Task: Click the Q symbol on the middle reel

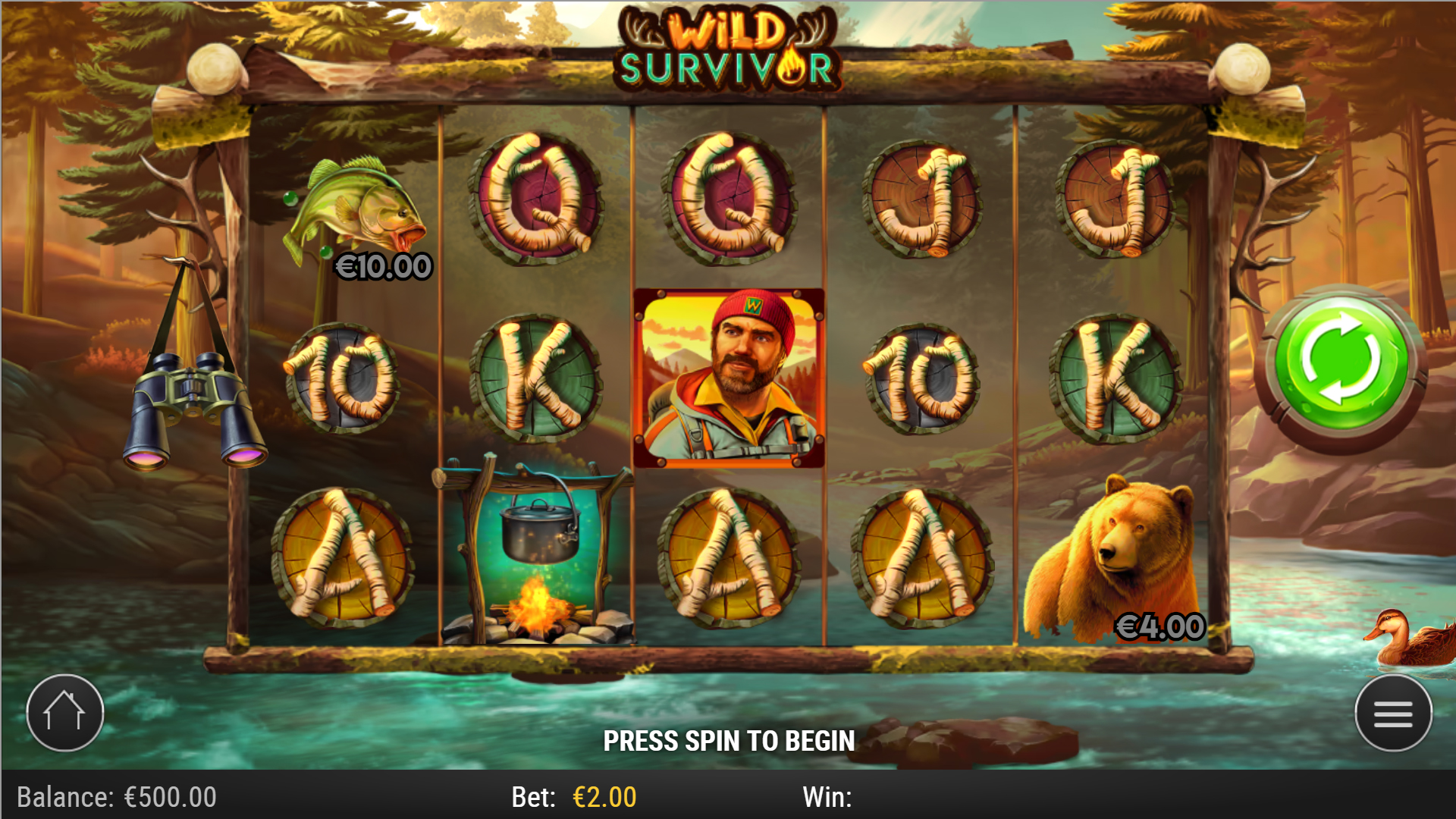Action: (x=730, y=201)
